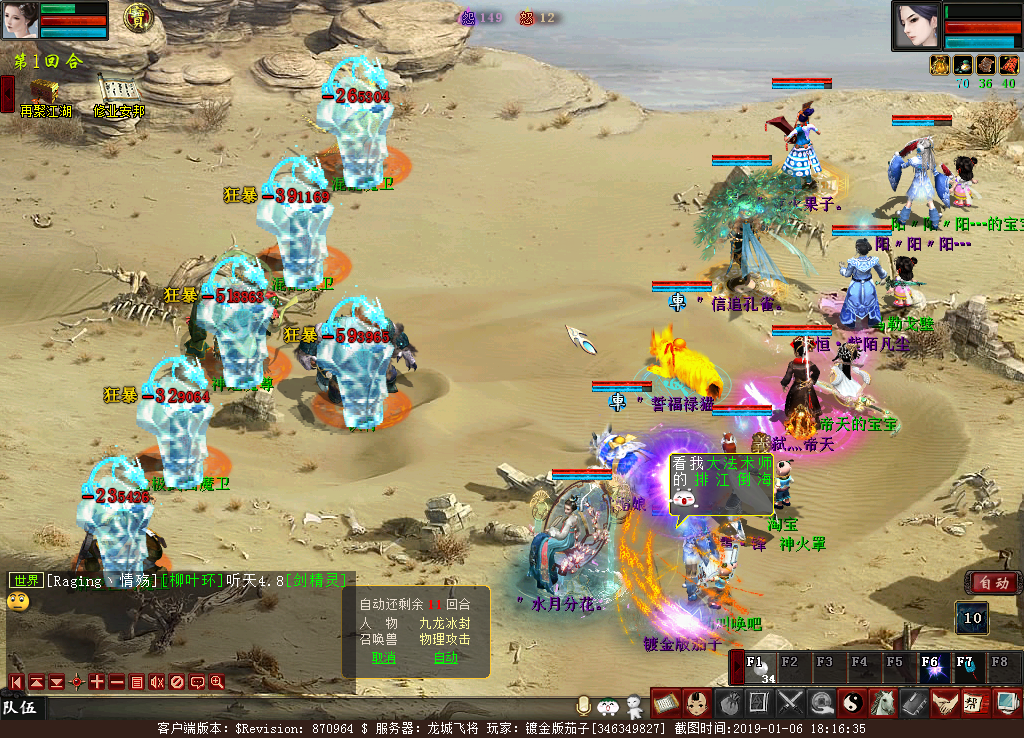Screen dimensions: 1024x738
Task: Open the horse mount menu
Action: tap(882, 703)
